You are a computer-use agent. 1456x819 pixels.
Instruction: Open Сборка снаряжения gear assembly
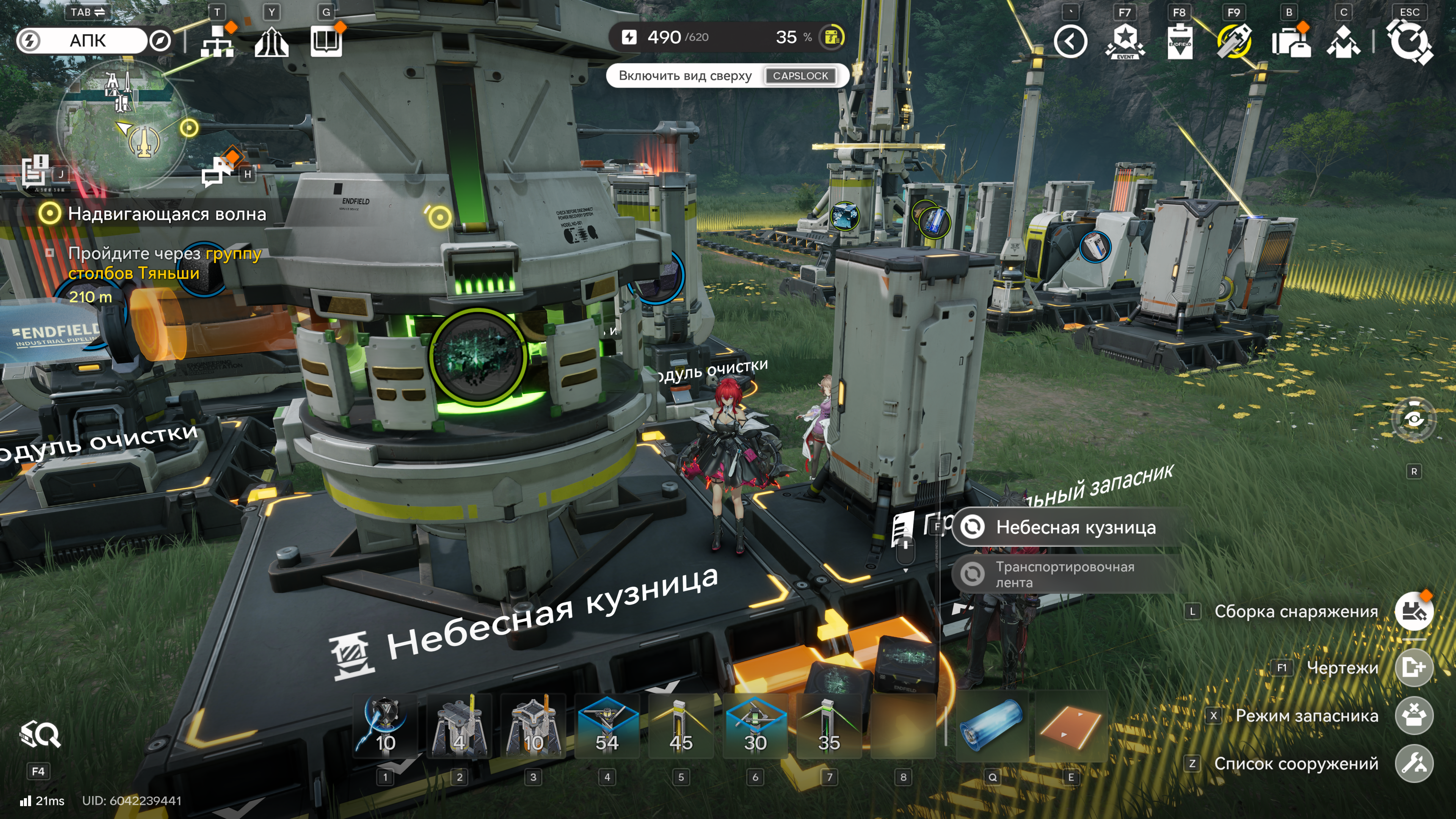click(1414, 612)
